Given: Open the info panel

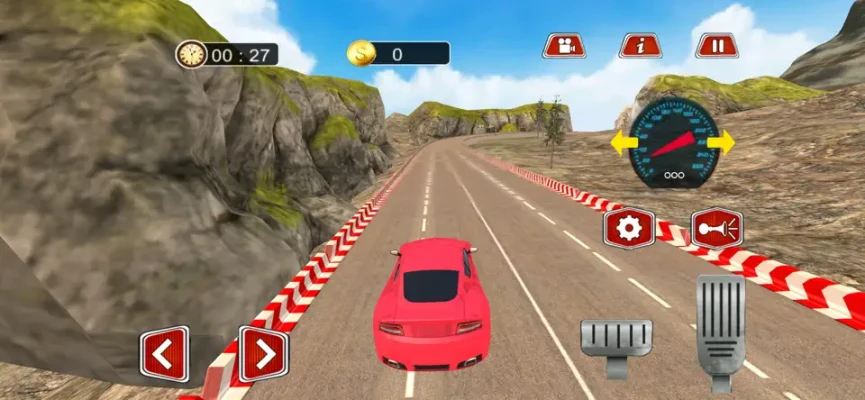Looking at the screenshot, I should click(x=640, y=46).
